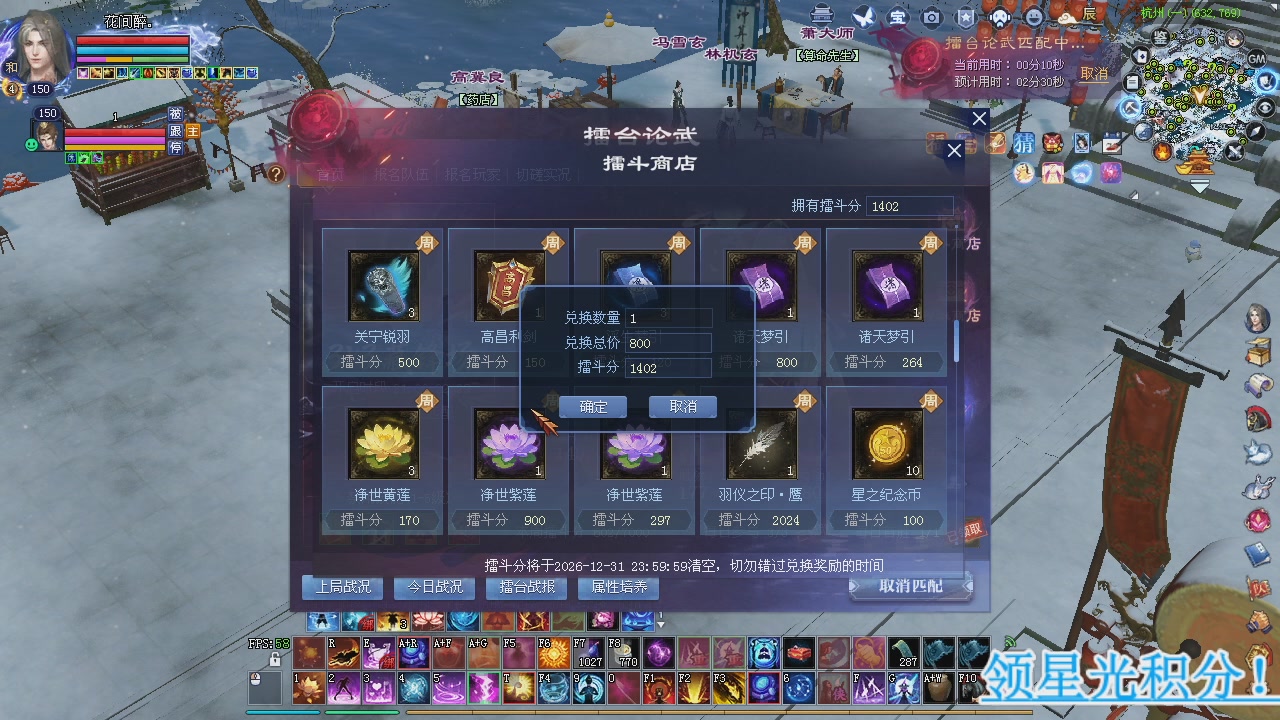This screenshot has width=1280, height=720.
Task: Click the 兑换数量 quantity input field
Action: [668, 317]
